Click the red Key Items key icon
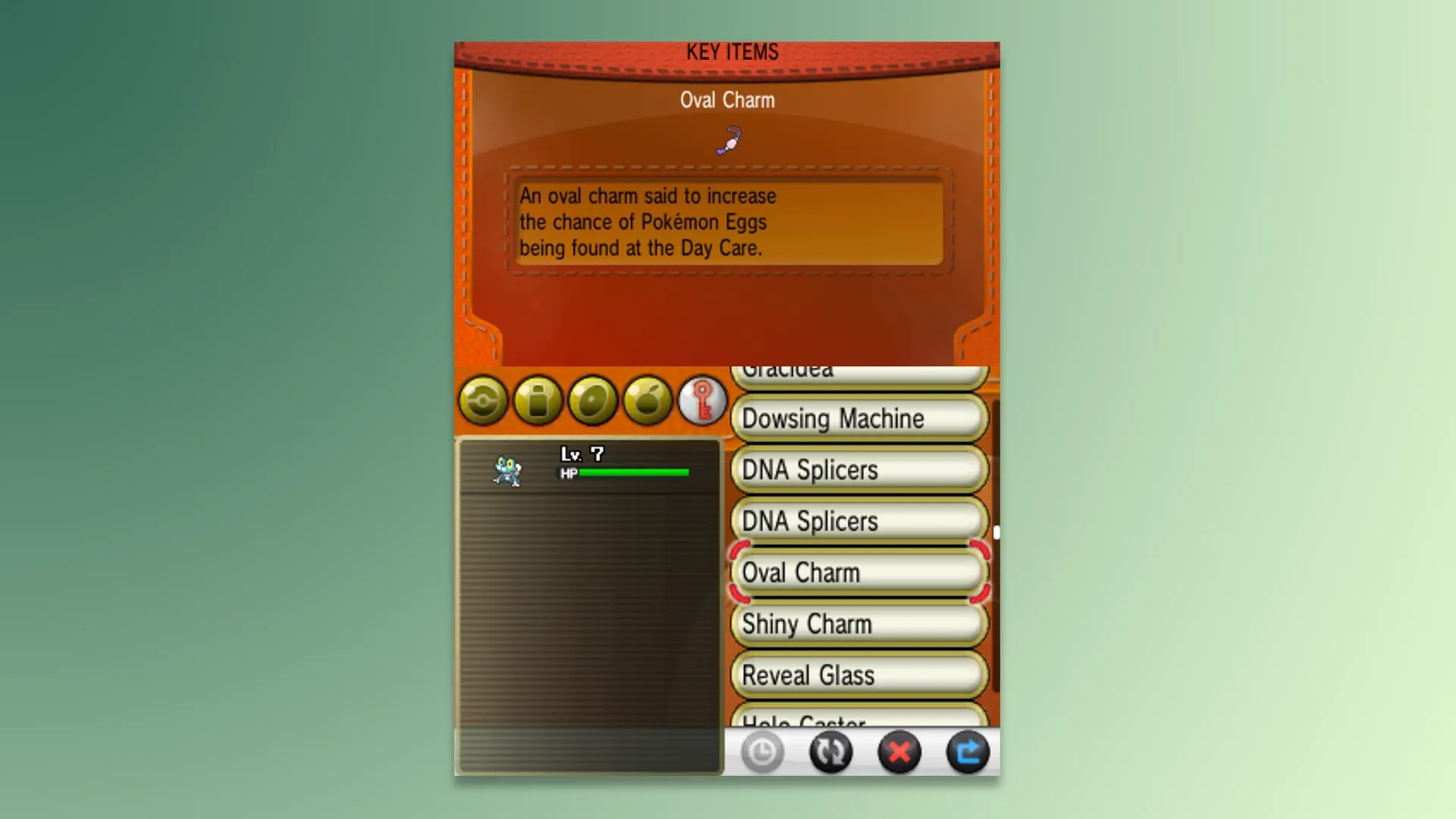This screenshot has width=1456, height=819. [x=702, y=400]
